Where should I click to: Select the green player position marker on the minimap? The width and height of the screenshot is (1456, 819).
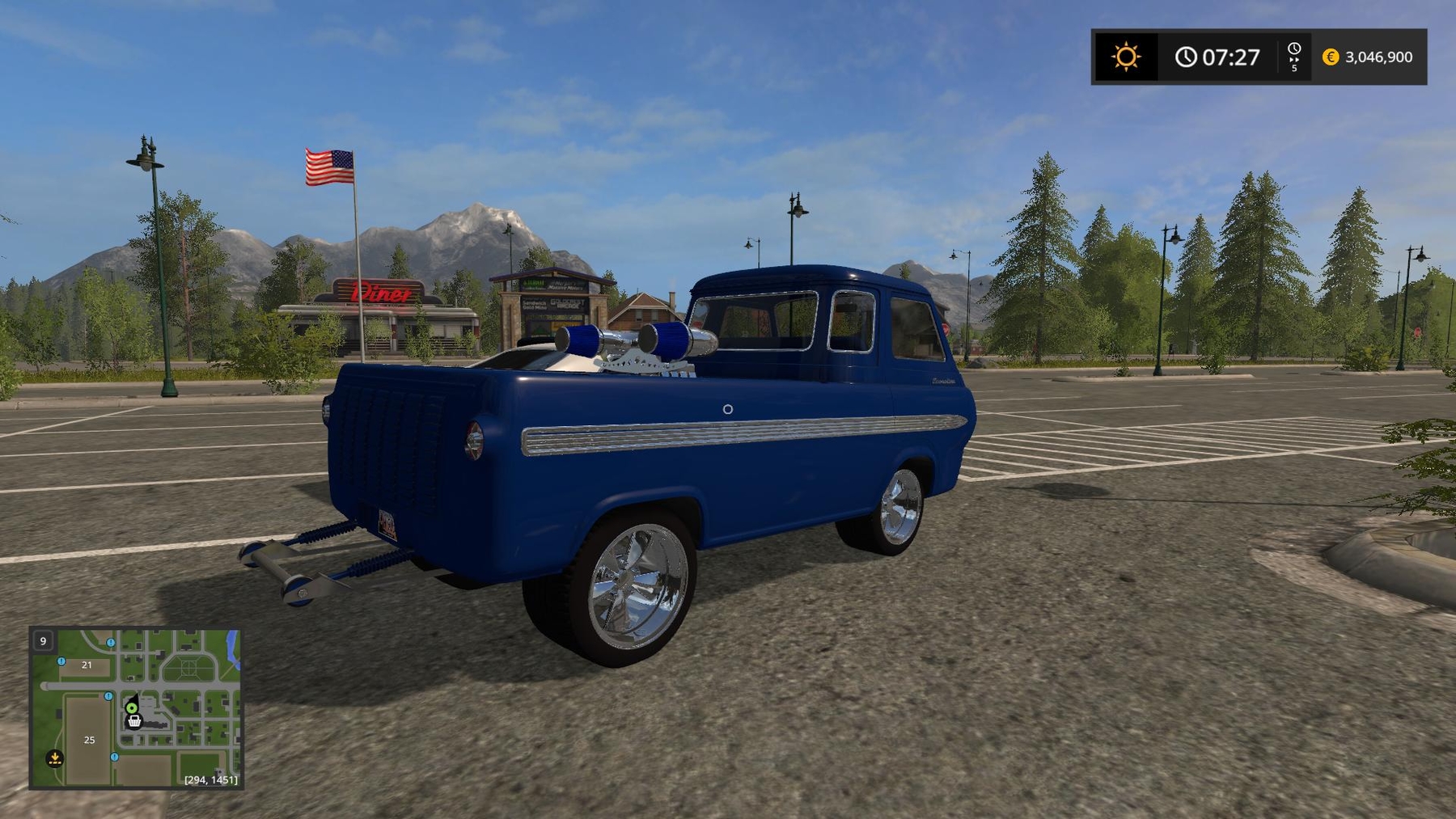[x=132, y=708]
